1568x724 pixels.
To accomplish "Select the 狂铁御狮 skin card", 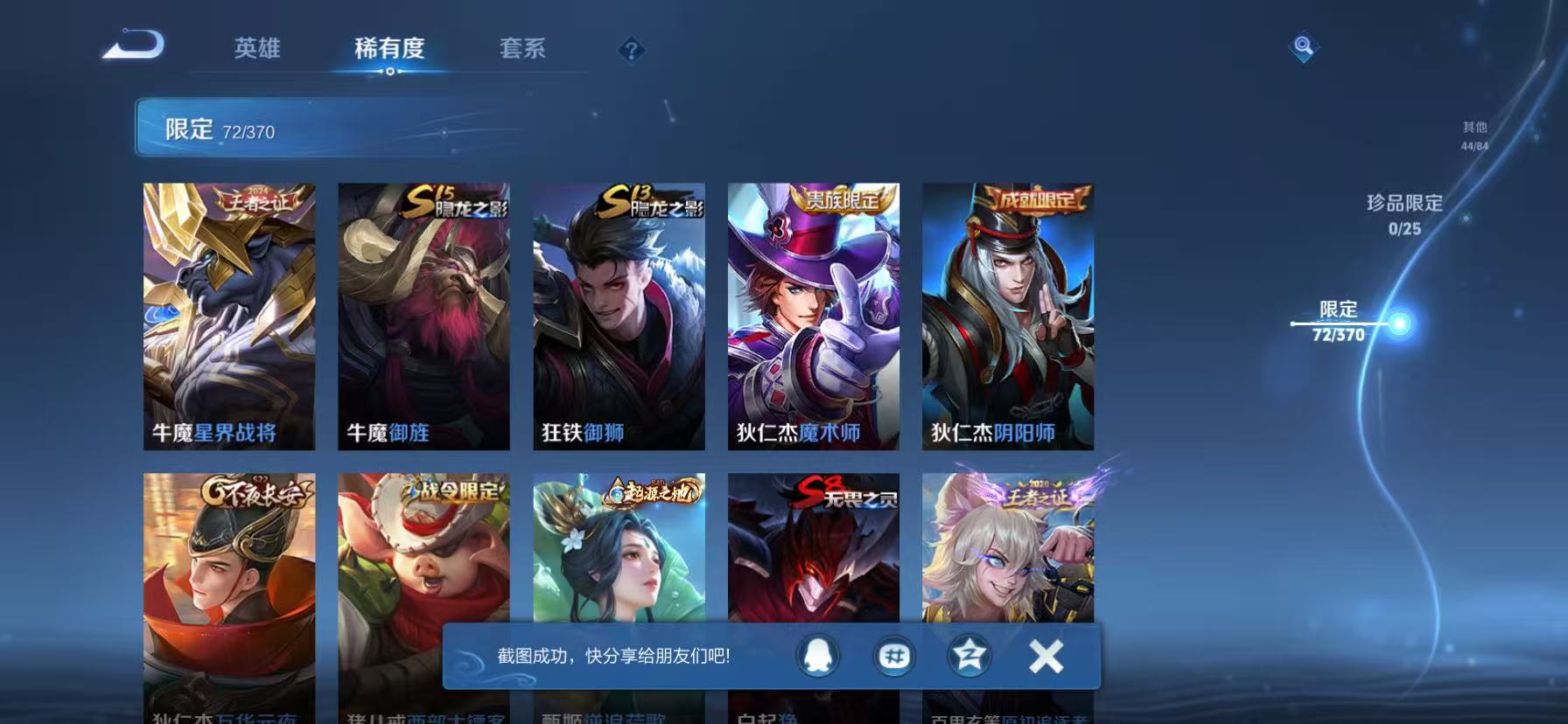I will [x=619, y=315].
